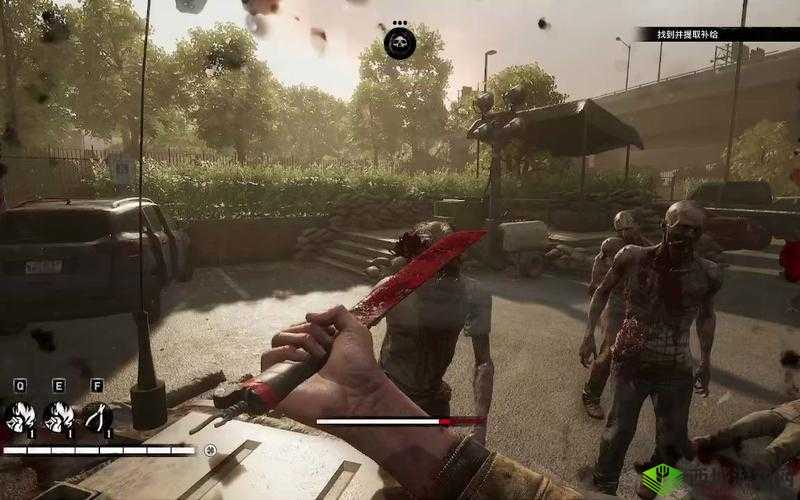Screen dimensions: 800x500
Task: Select the fire item in the E slot
Action: pyautogui.click(x=59, y=417)
